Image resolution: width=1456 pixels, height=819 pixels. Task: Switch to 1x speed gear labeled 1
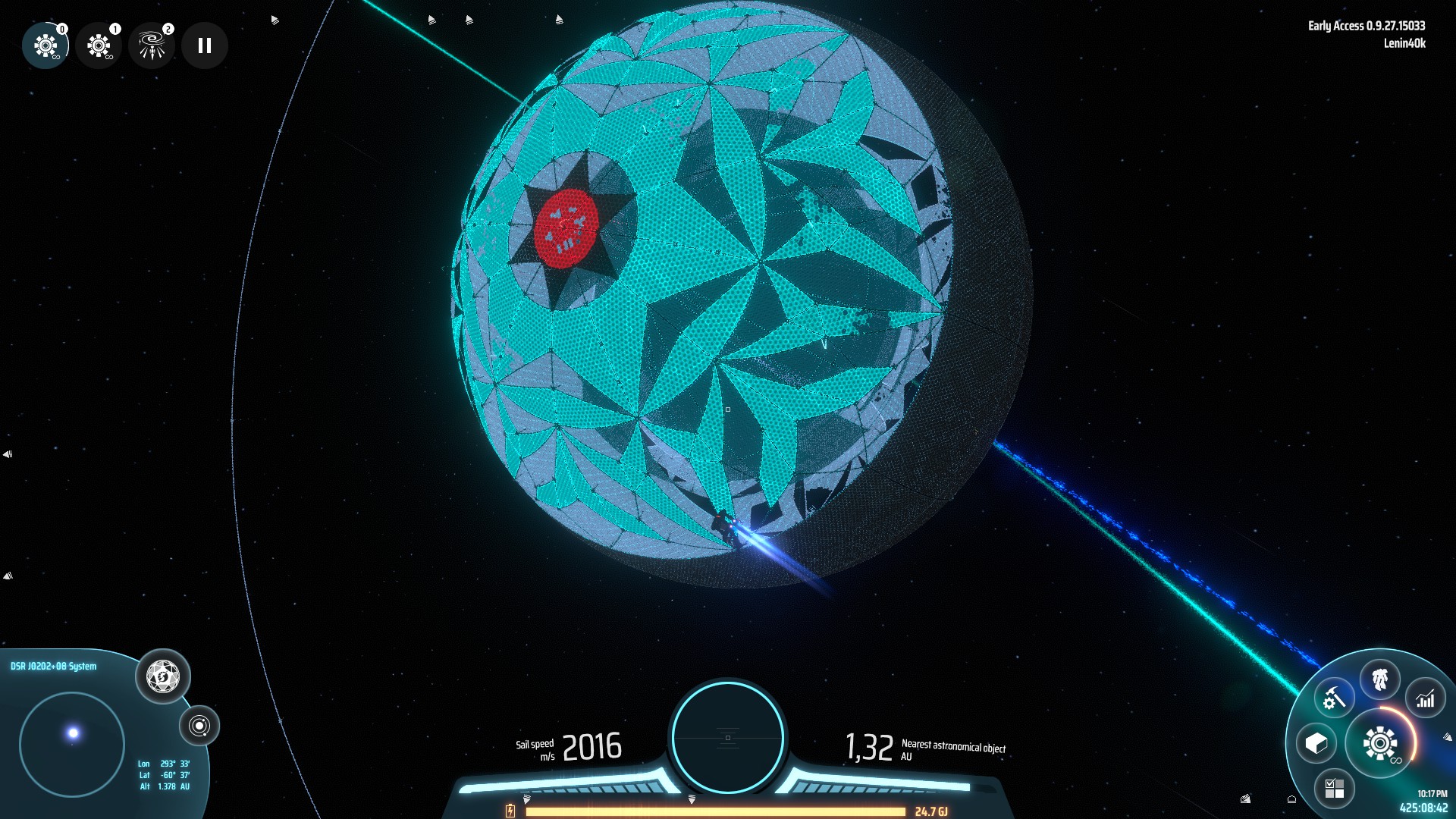(x=99, y=45)
